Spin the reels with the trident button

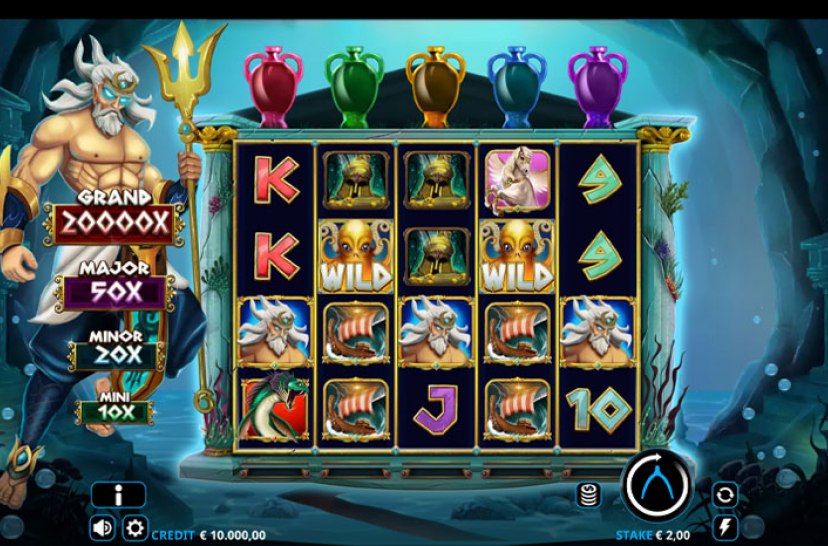coord(657,487)
